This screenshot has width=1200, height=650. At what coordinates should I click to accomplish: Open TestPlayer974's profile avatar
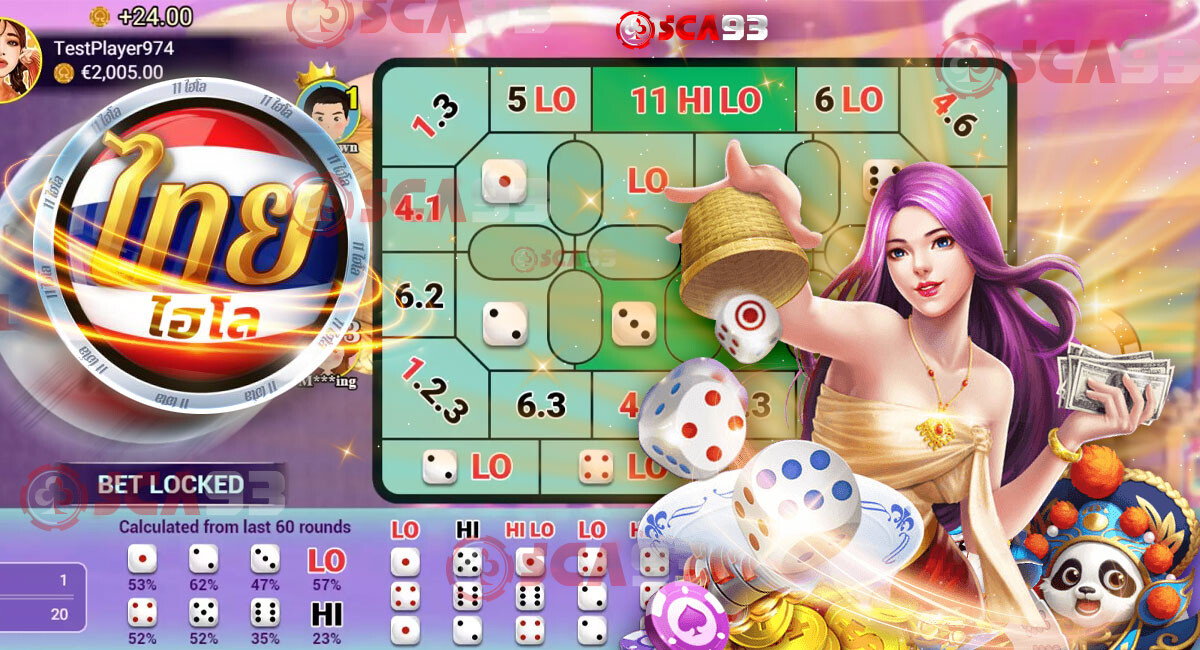(x=16, y=60)
